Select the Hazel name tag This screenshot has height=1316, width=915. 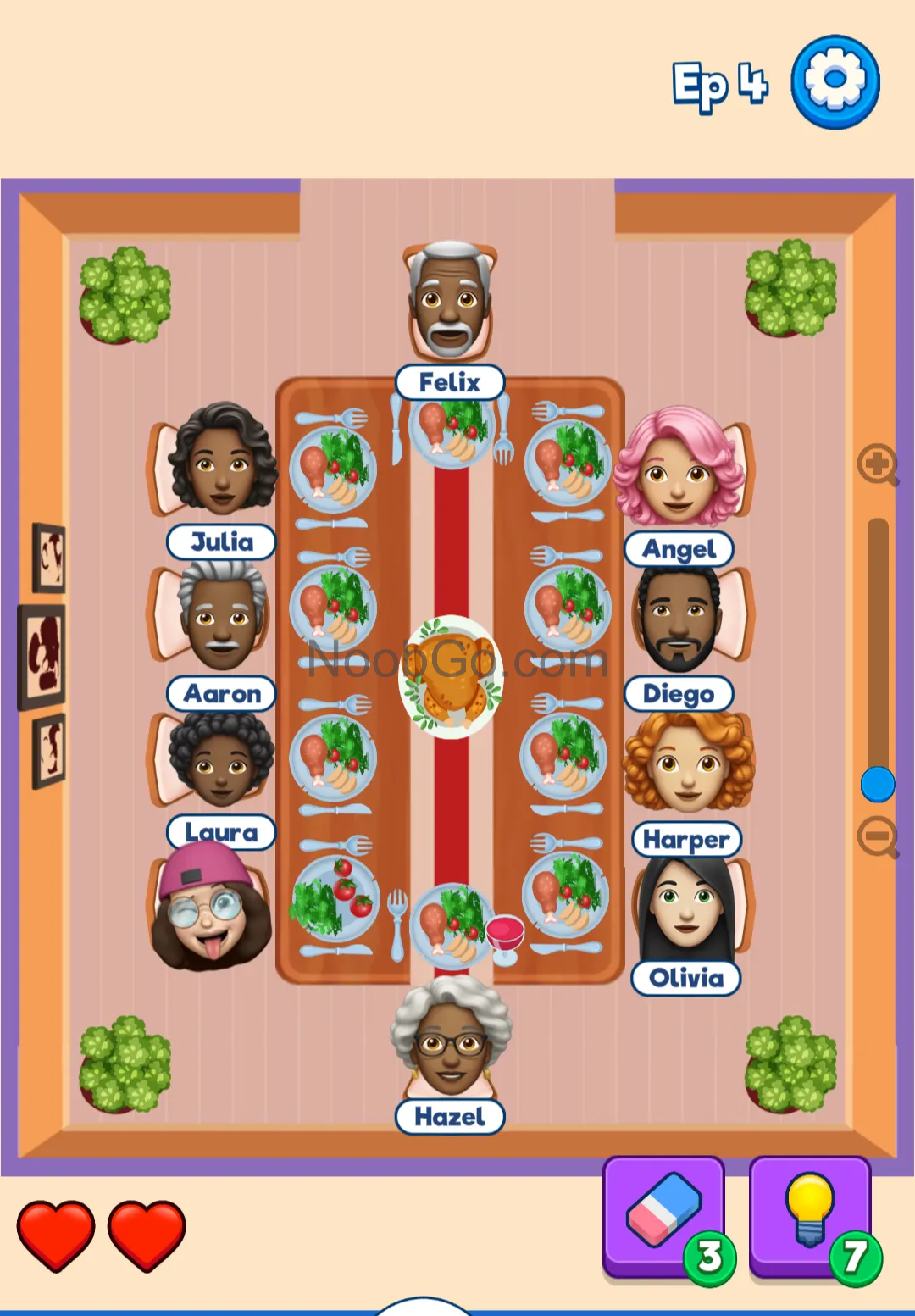(x=450, y=1116)
